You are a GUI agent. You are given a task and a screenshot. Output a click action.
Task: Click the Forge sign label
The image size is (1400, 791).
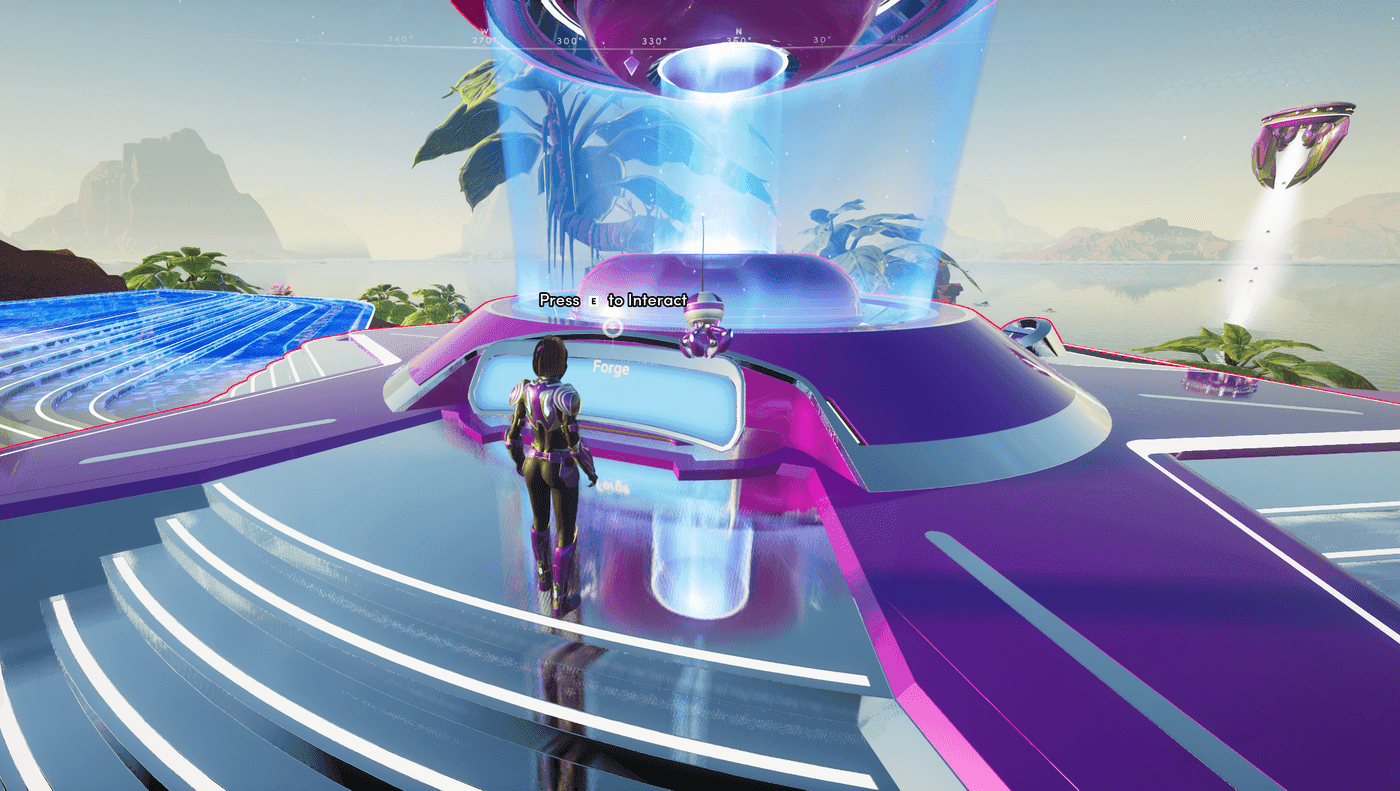click(x=611, y=371)
